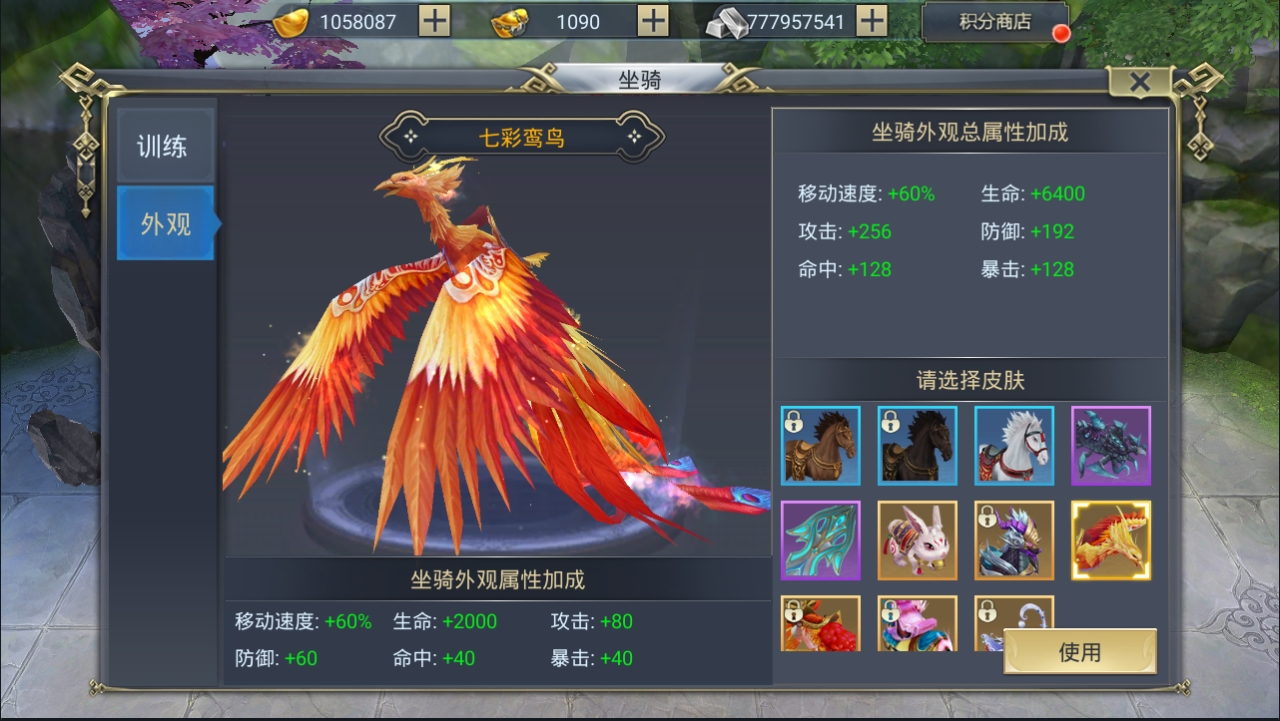
Task: Select the white horse skin
Action: coord(1014,445)
